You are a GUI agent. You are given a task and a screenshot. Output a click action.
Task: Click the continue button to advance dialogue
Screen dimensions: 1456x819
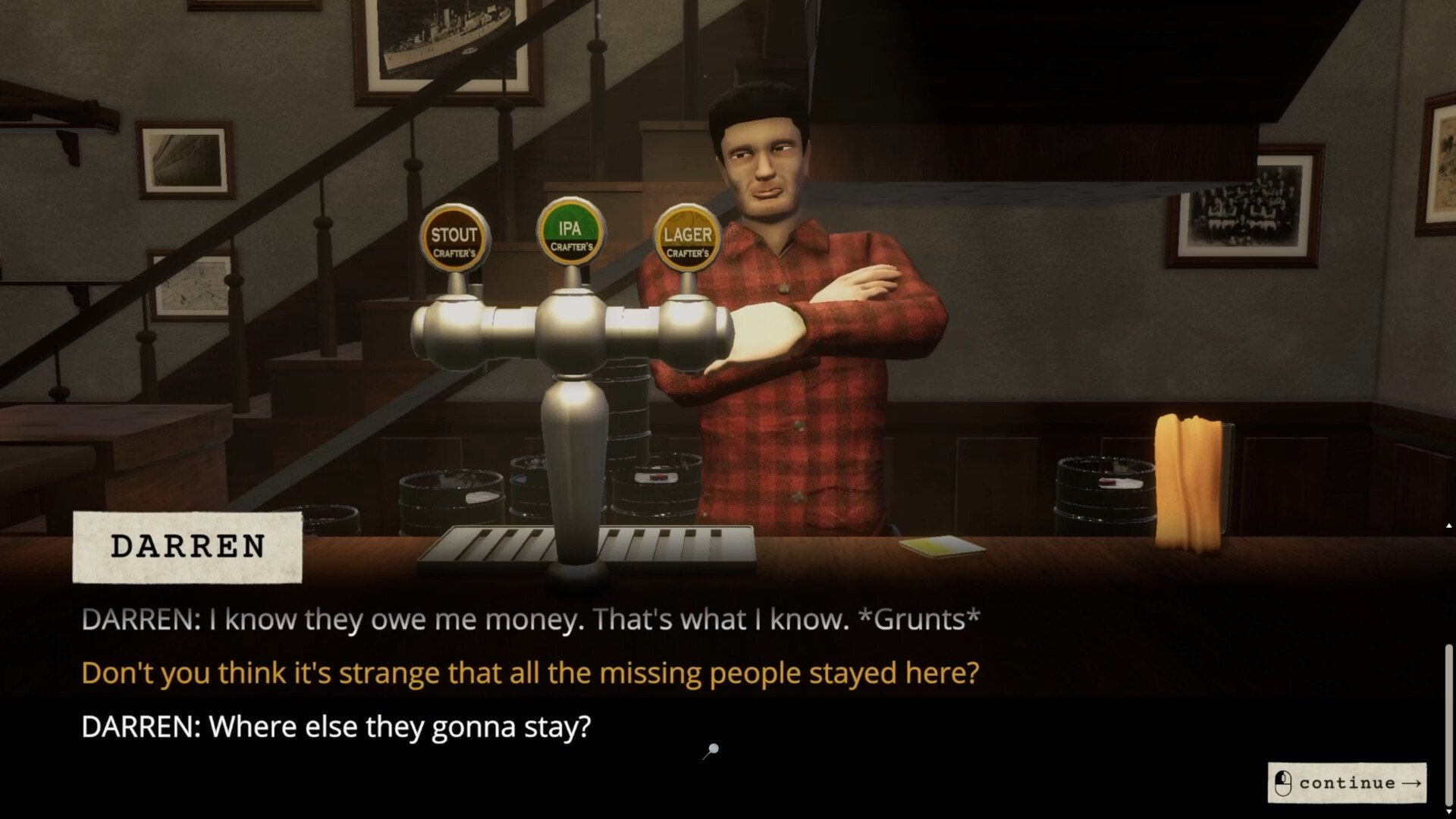click(1347, 783)
